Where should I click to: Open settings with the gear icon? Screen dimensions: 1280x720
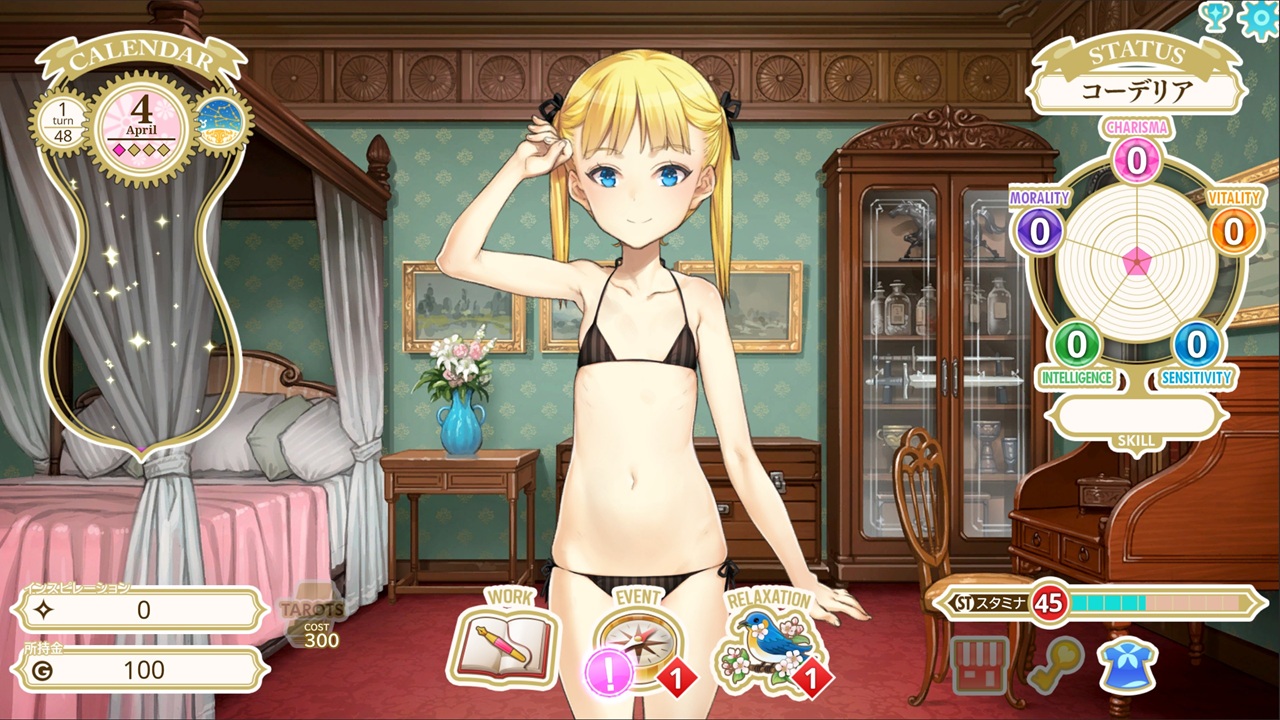1259,19
